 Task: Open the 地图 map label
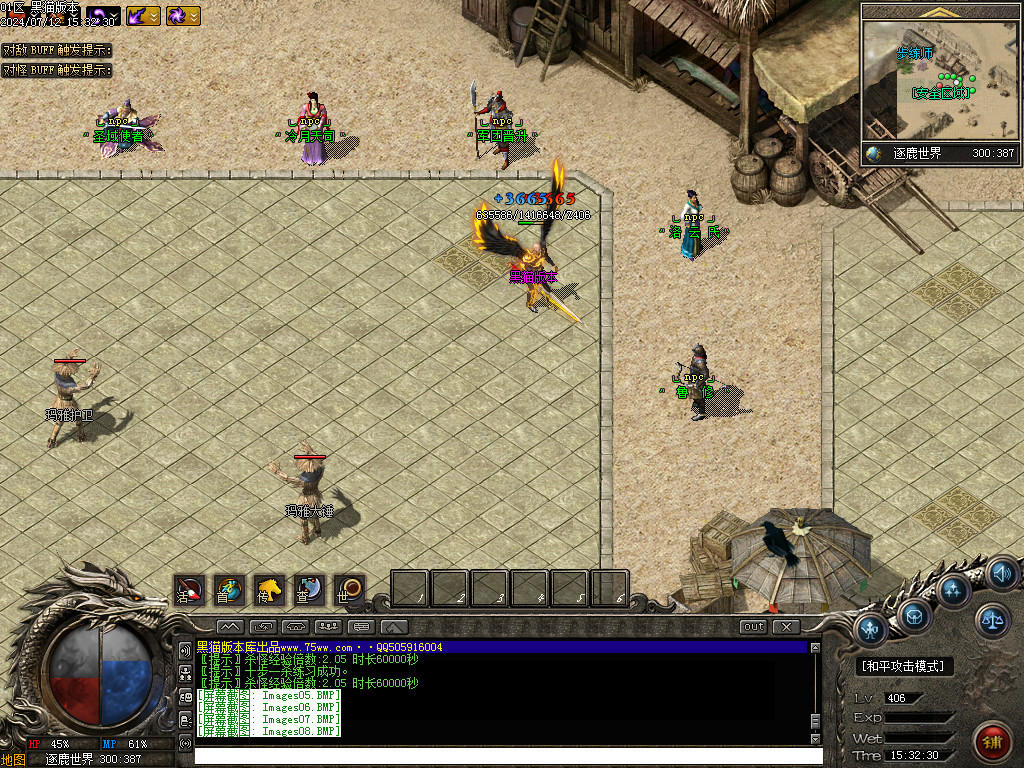pyautogui.click(x=13, y=759)
